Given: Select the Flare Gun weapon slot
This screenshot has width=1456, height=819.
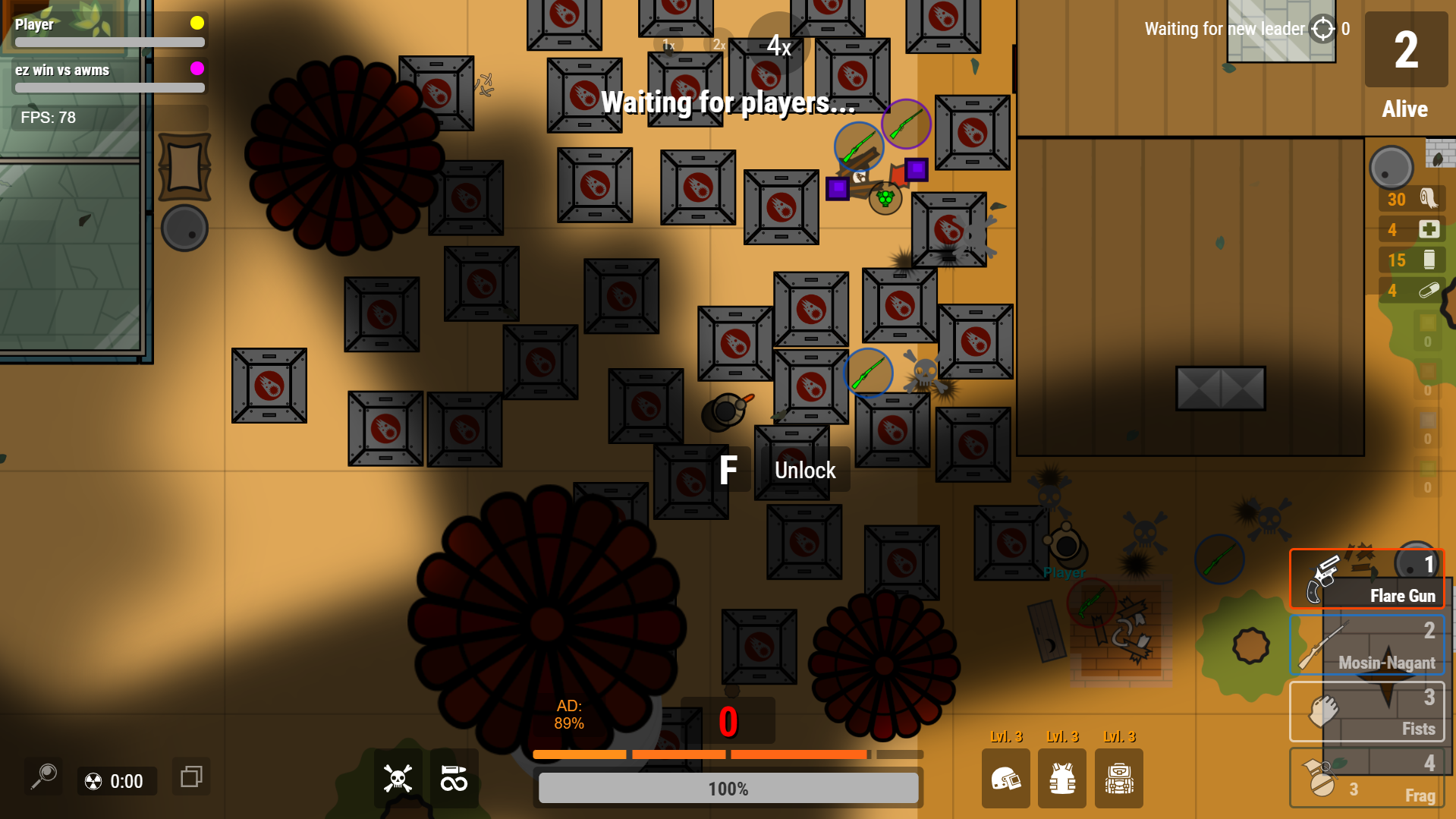Looking at the screenshot, I should pyautogui.click(x=1366, y=578).
